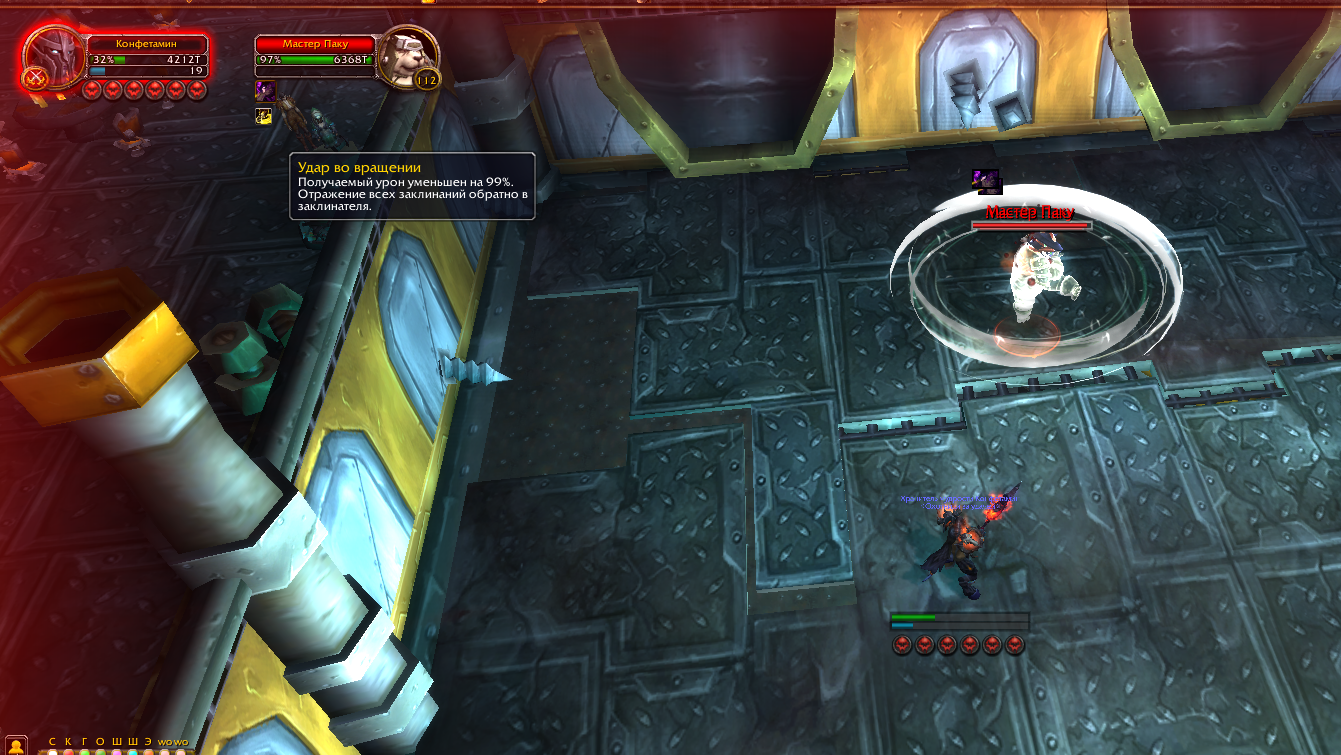The width and height of the screenshot is (1341, 755).
Task: Switch to the Г chat channel
Action: pos(84,742)
